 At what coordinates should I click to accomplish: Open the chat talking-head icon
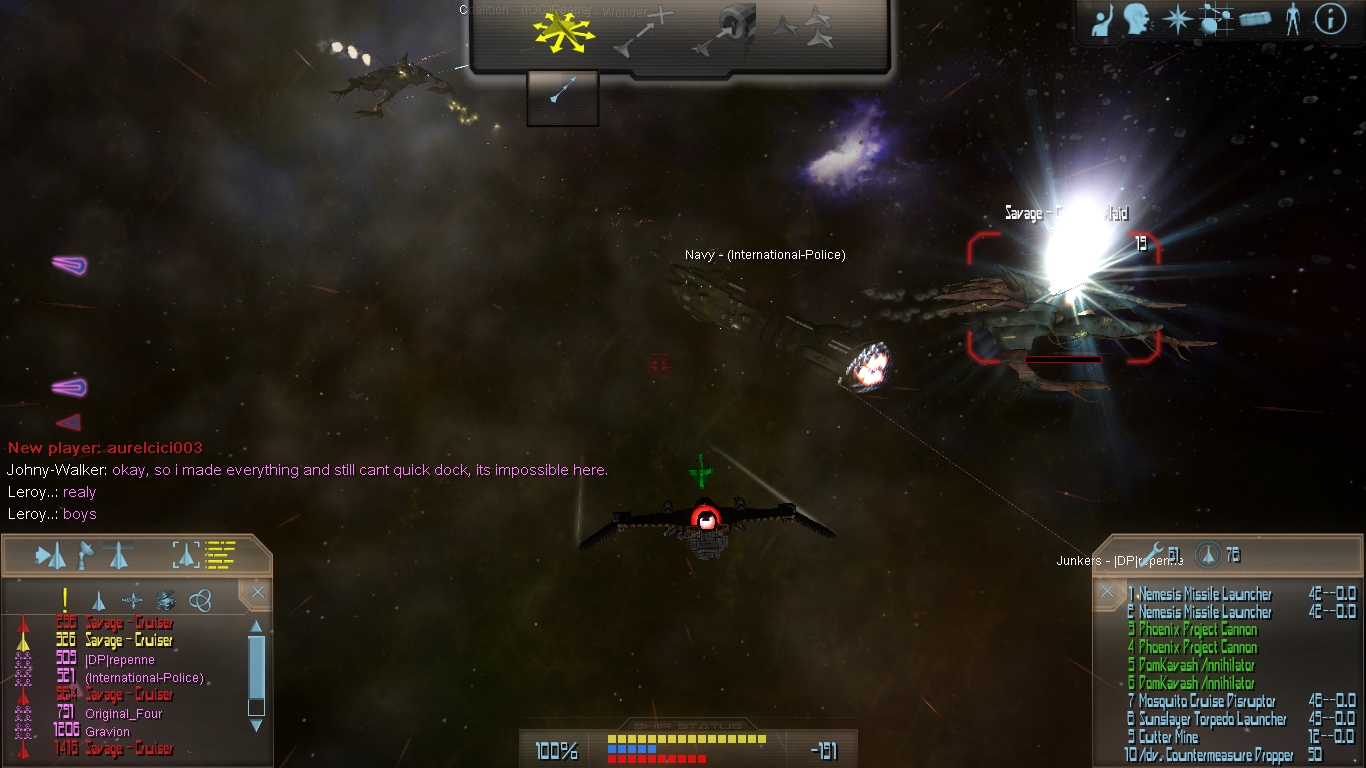1137,19
